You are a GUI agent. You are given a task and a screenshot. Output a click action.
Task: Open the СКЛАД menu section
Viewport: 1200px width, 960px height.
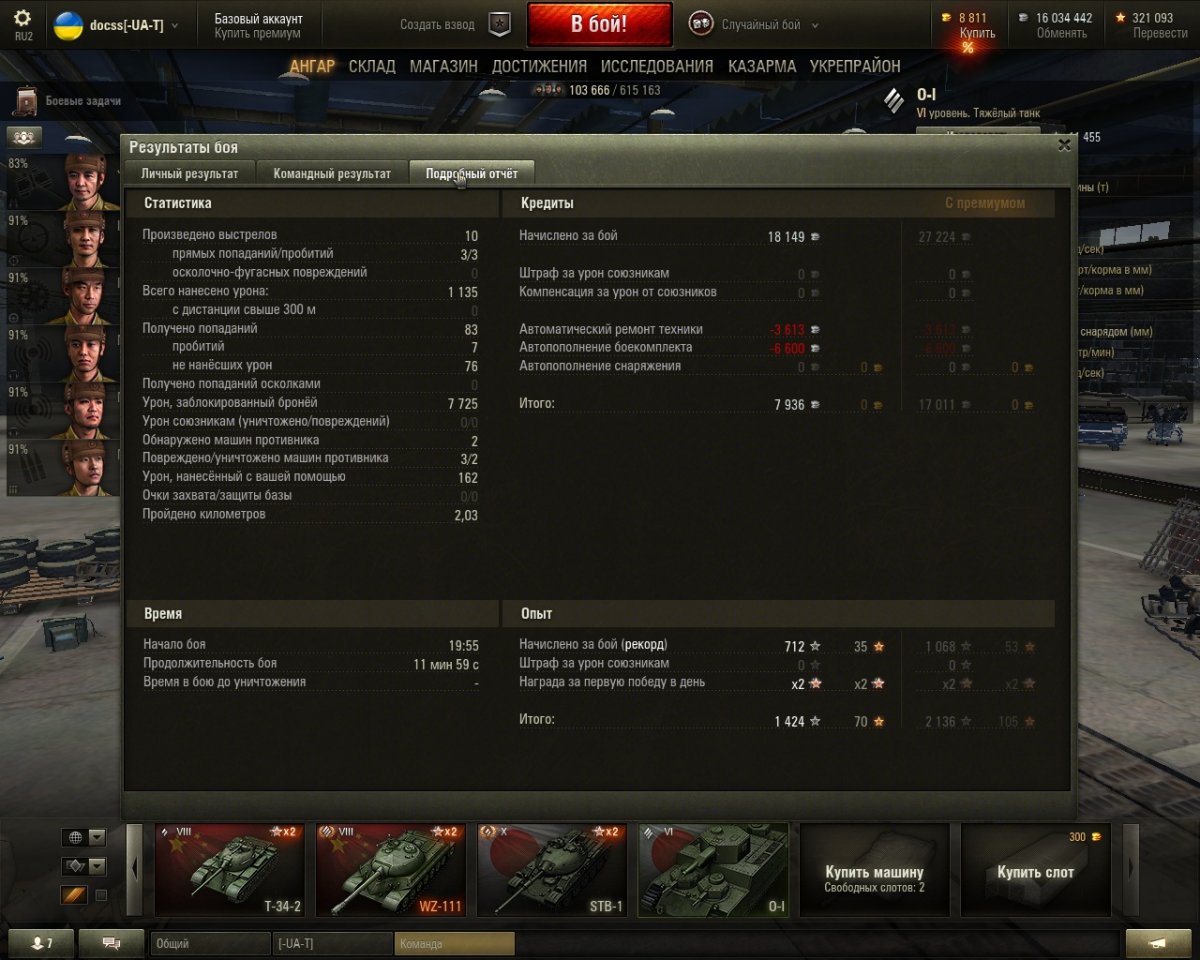(x=372, y=67)
